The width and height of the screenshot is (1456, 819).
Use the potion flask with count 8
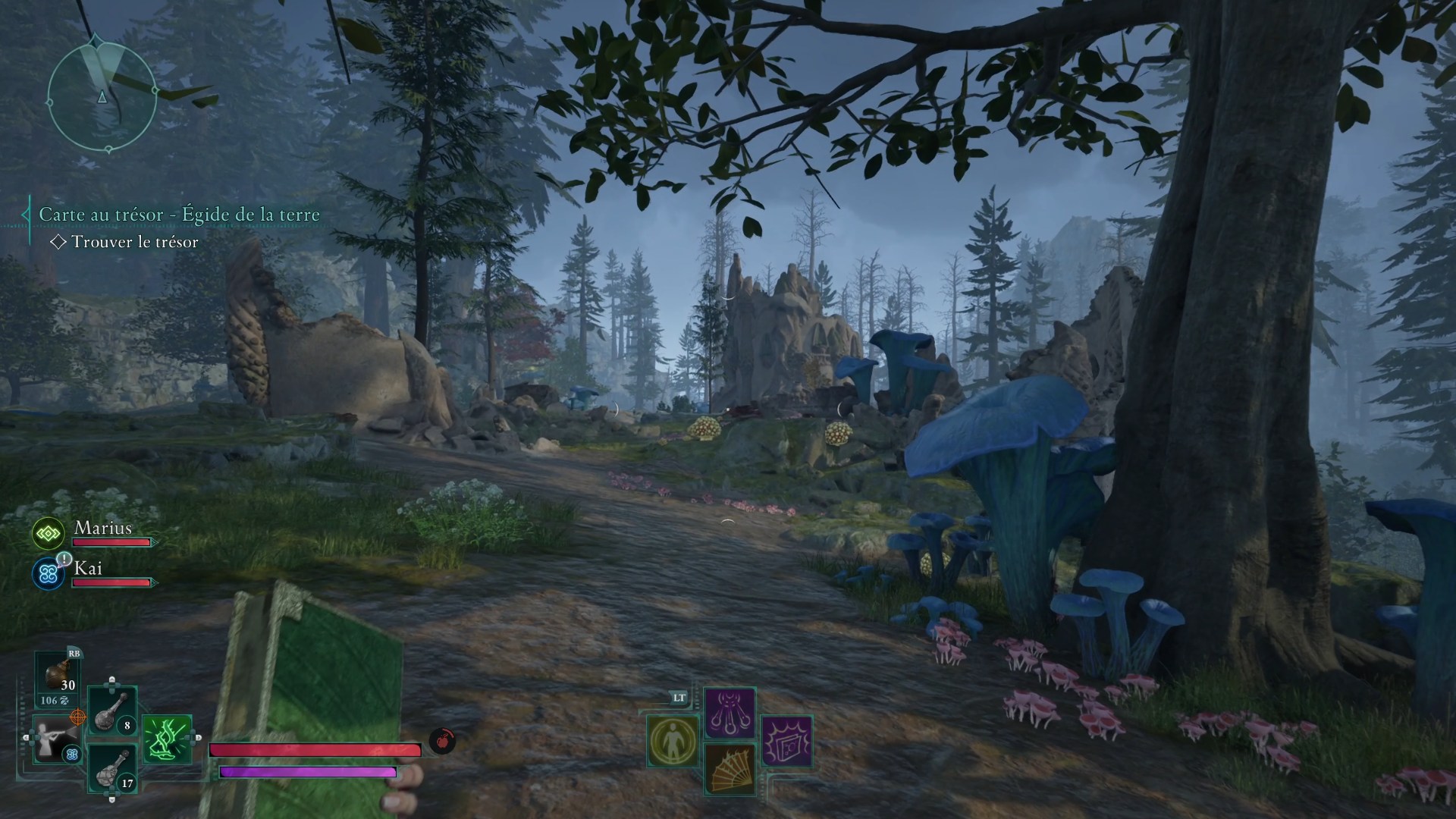click(112, 711)
